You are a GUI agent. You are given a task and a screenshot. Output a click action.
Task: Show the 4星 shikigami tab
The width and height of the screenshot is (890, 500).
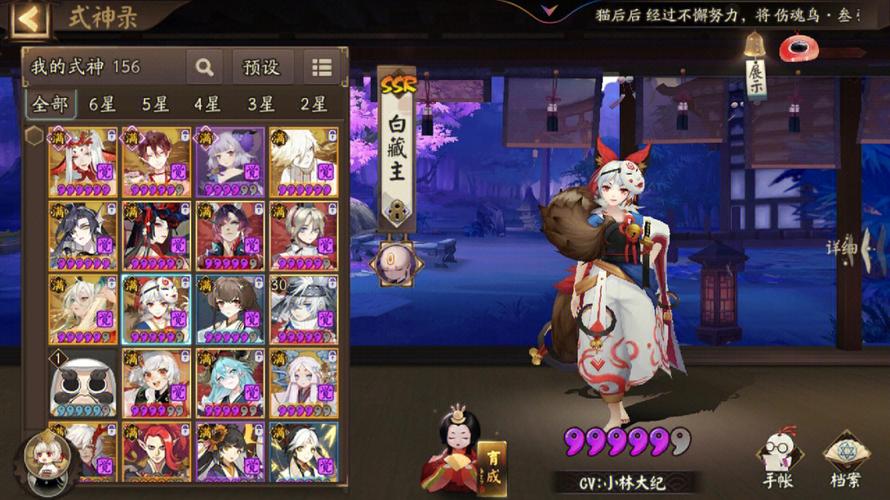tap(208, 104)
